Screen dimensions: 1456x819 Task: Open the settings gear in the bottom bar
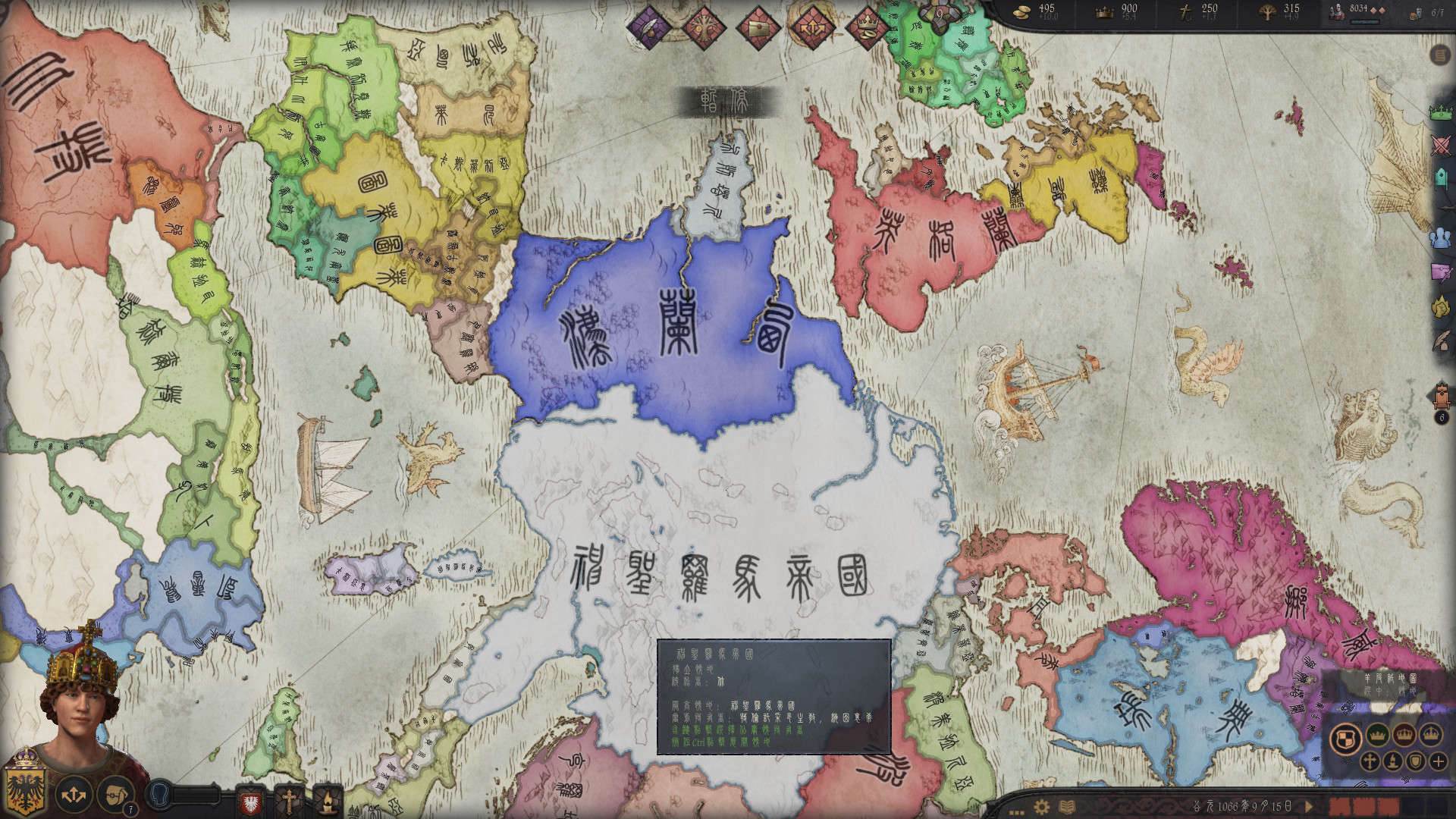click(1043, 805)
